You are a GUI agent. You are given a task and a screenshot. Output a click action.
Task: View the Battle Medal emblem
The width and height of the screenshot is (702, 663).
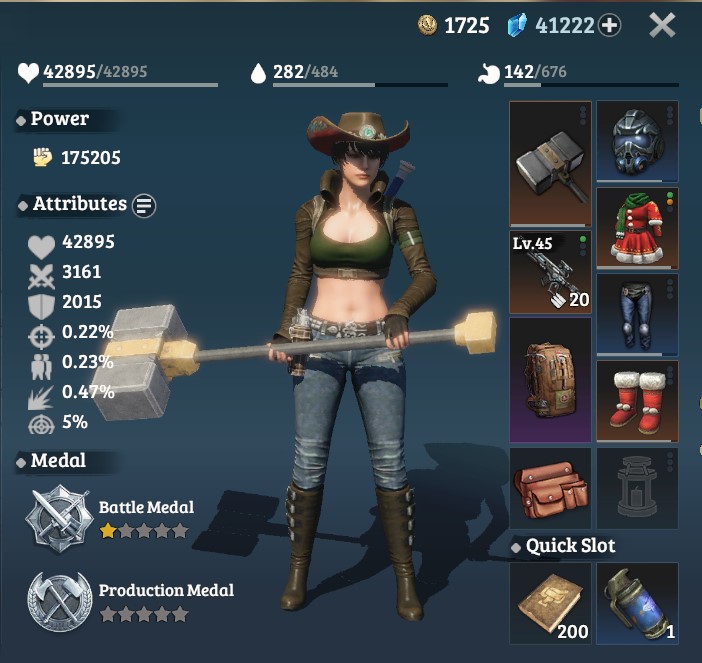[60, 516]
